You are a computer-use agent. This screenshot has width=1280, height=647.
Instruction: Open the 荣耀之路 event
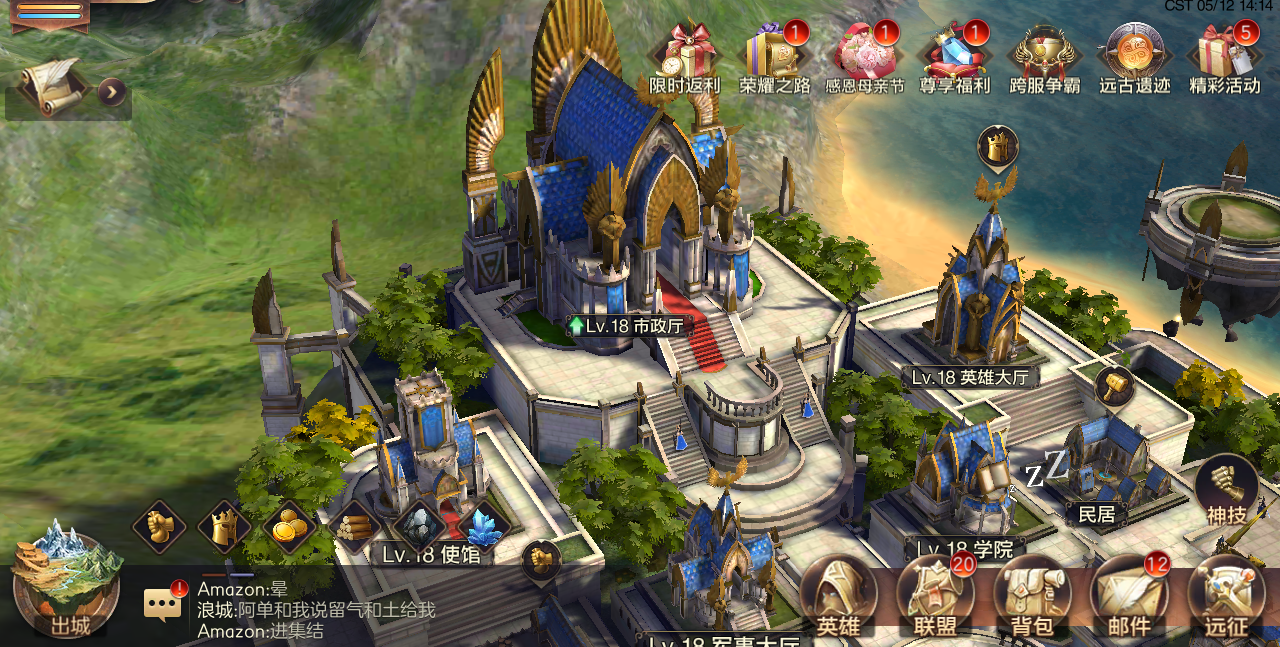click(774, 56)
